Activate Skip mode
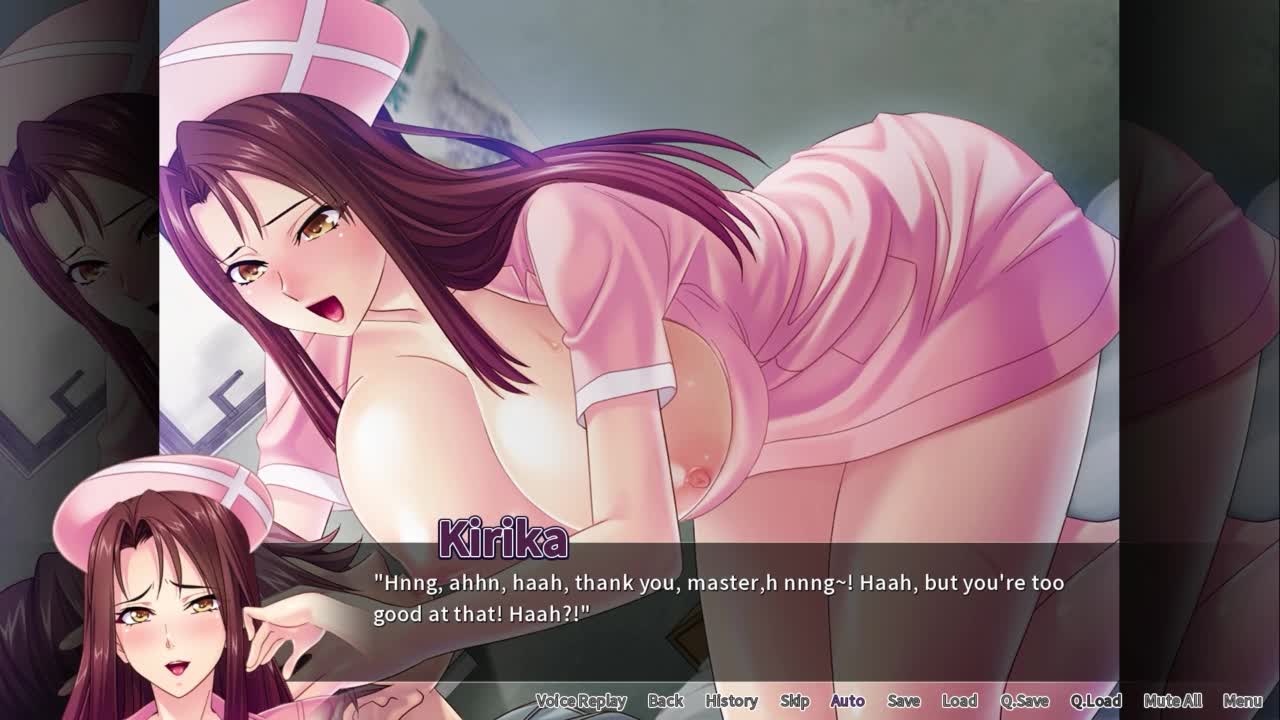This screenshot has height=720, width=1280. 795,701
